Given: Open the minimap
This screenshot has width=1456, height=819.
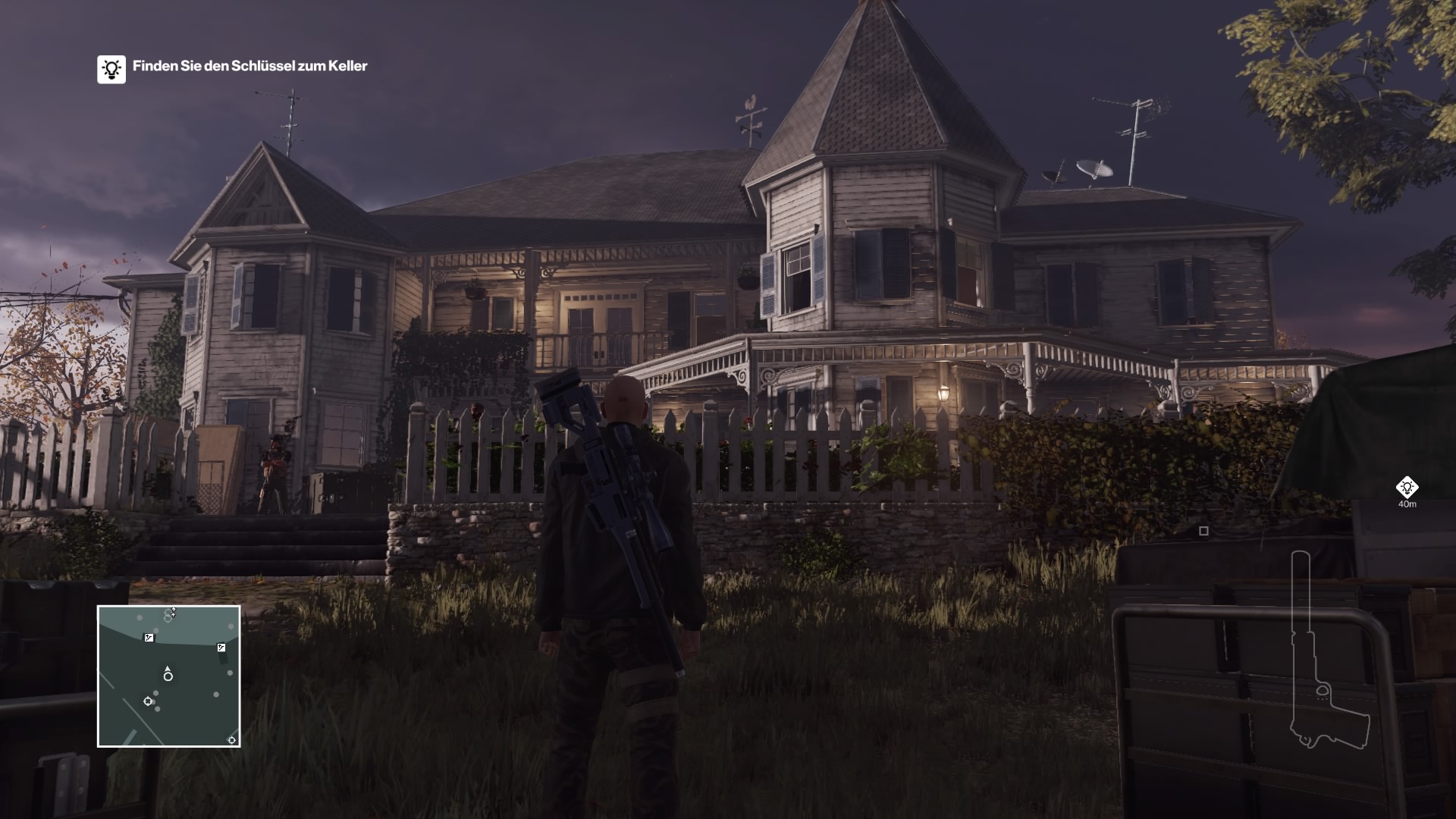Looking at the screenshot, I should click(169, 676).
